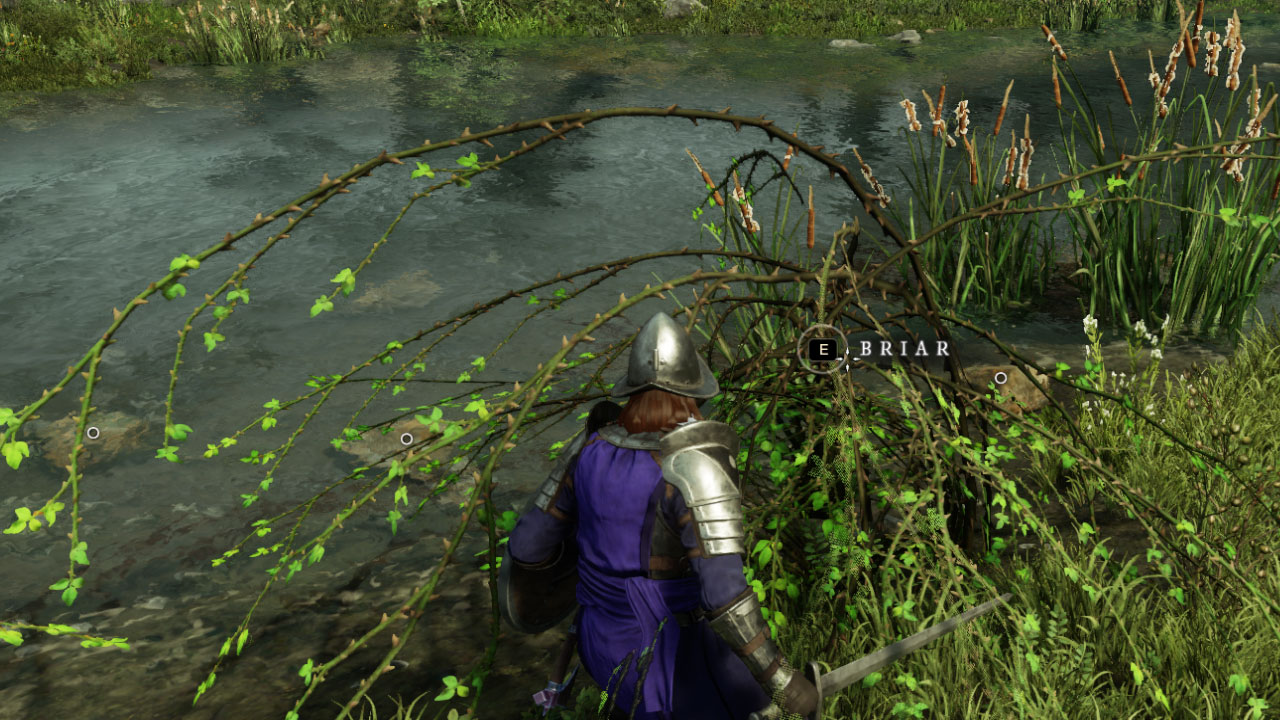Select the crosshair reticle beside the E prompt
Viewport: 1280px width, 720px height.
(x=847, y=359)
